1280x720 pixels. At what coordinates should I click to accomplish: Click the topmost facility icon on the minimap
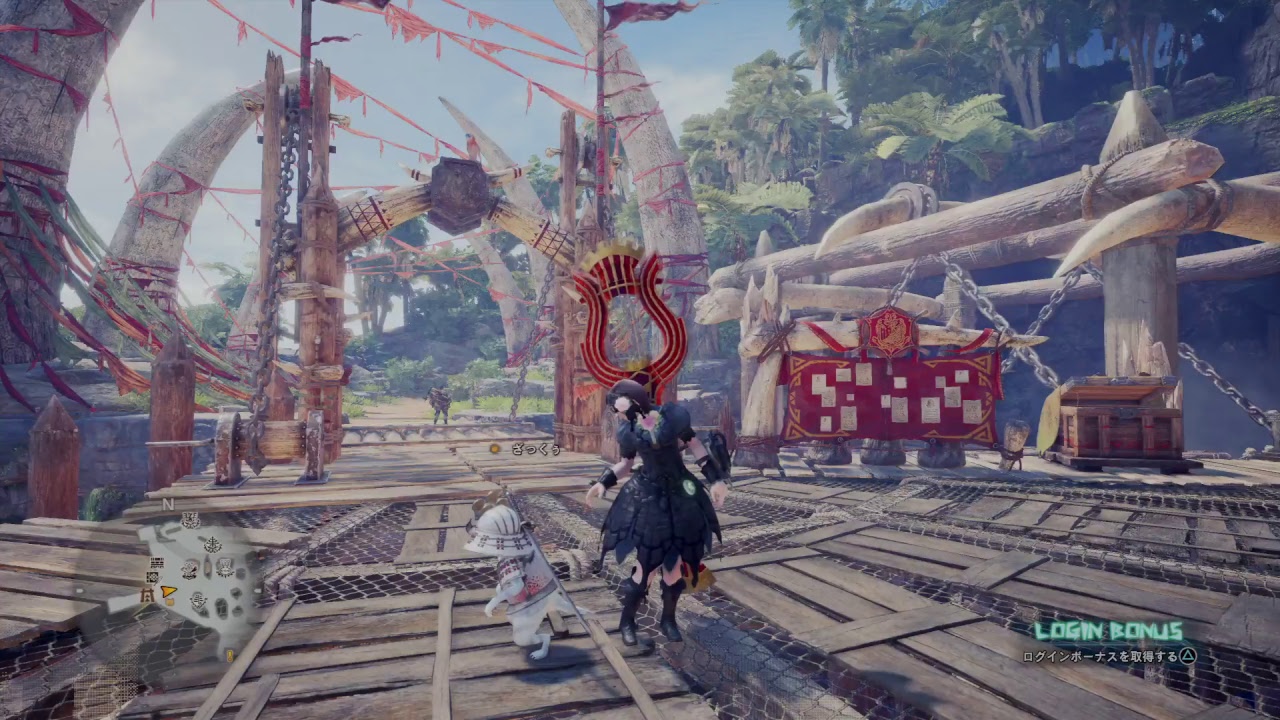coord(191,518)
